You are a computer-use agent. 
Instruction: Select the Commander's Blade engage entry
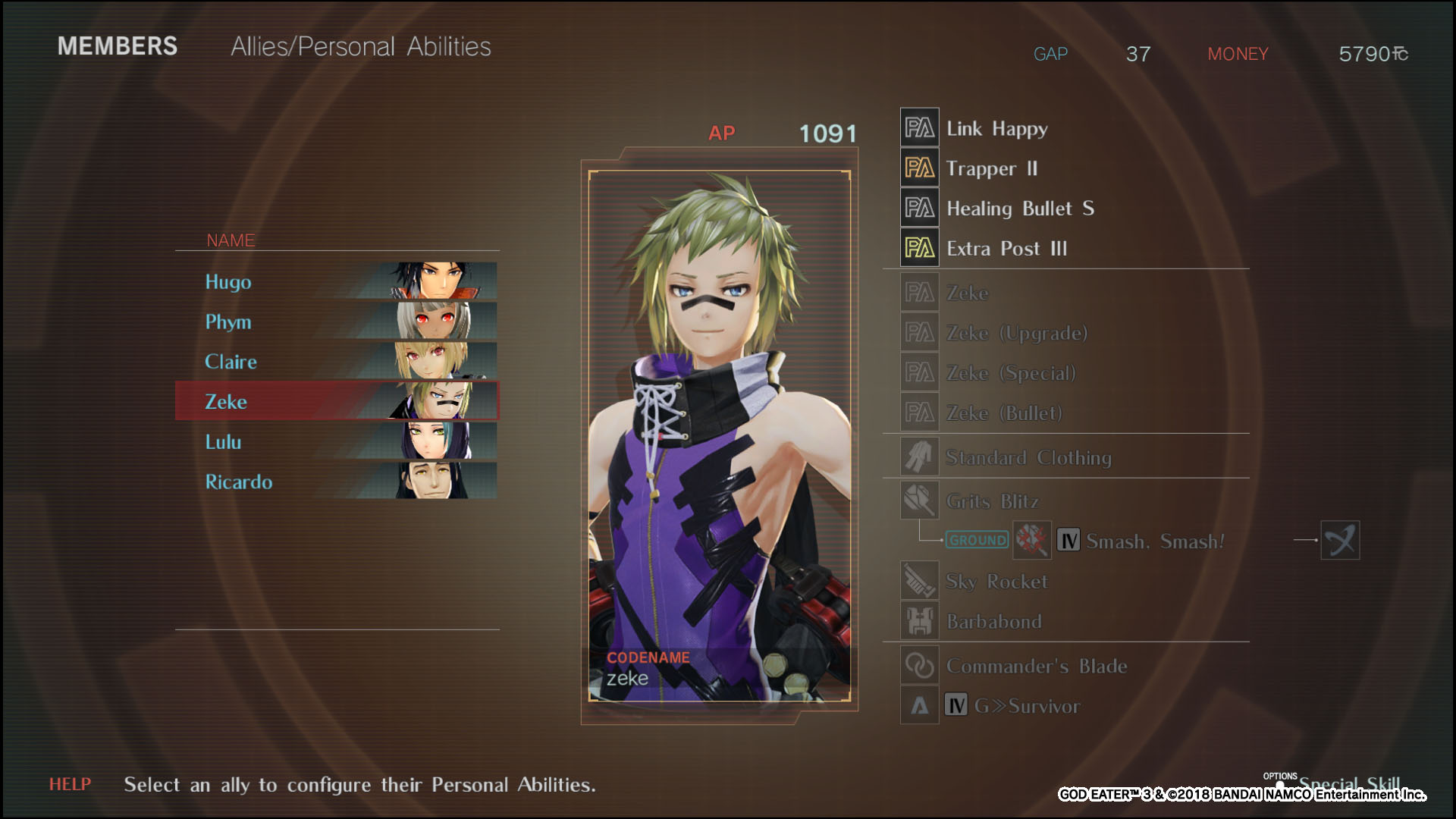[x=1036, y=666]
